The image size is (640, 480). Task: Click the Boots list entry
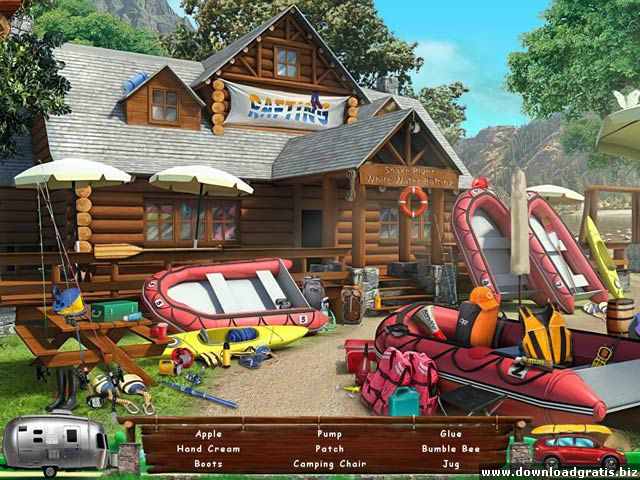tap(209, 464)
